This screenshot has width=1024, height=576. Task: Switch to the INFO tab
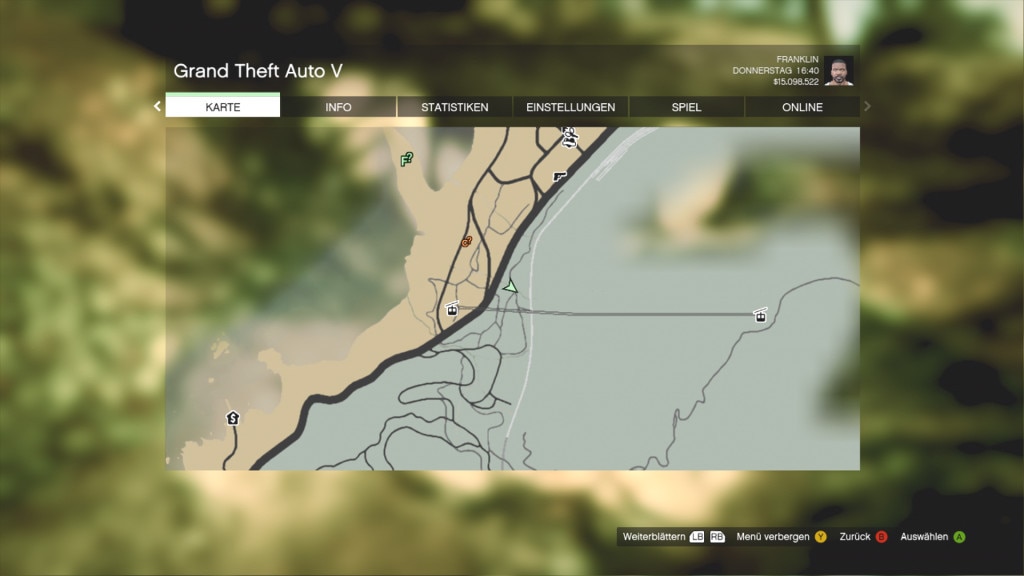(x=338, y=107)
